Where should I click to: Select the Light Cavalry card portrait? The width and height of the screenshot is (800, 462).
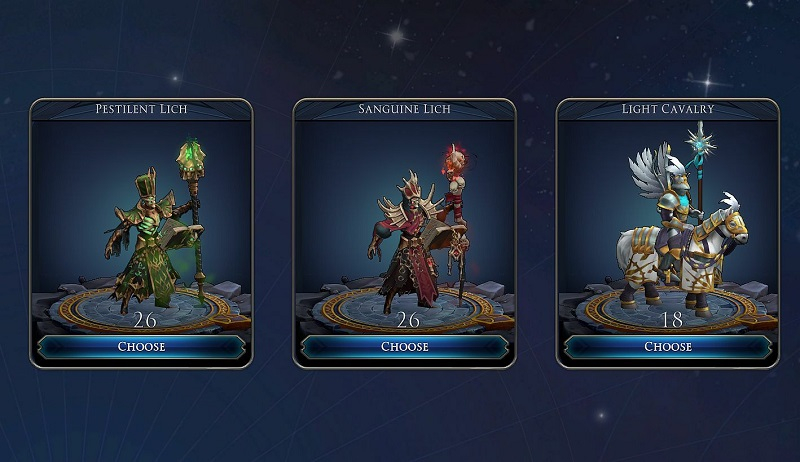[667, 225]
